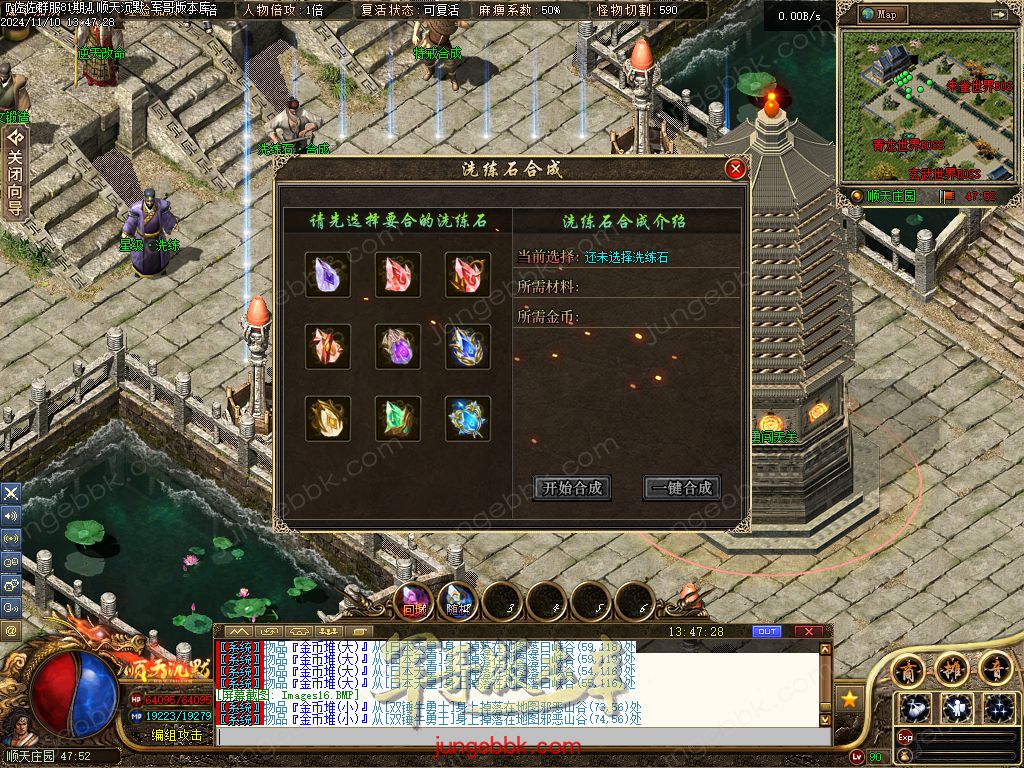Toggle the 编组攻击 attack mode
The height and width of the screenshot is (768, 1024).
(176, 735)
